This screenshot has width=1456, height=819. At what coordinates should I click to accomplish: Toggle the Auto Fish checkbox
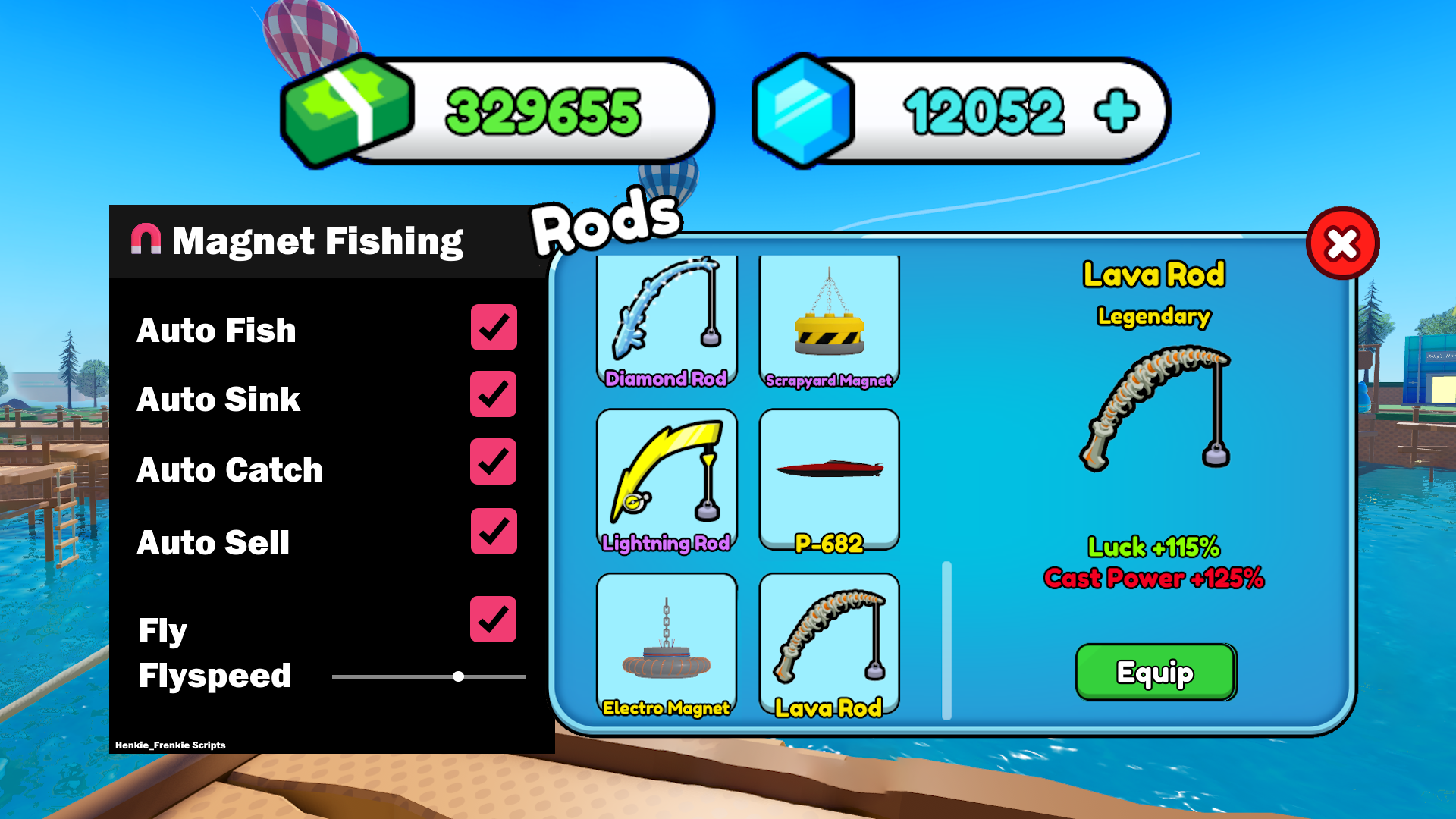(x=494, y=328)
